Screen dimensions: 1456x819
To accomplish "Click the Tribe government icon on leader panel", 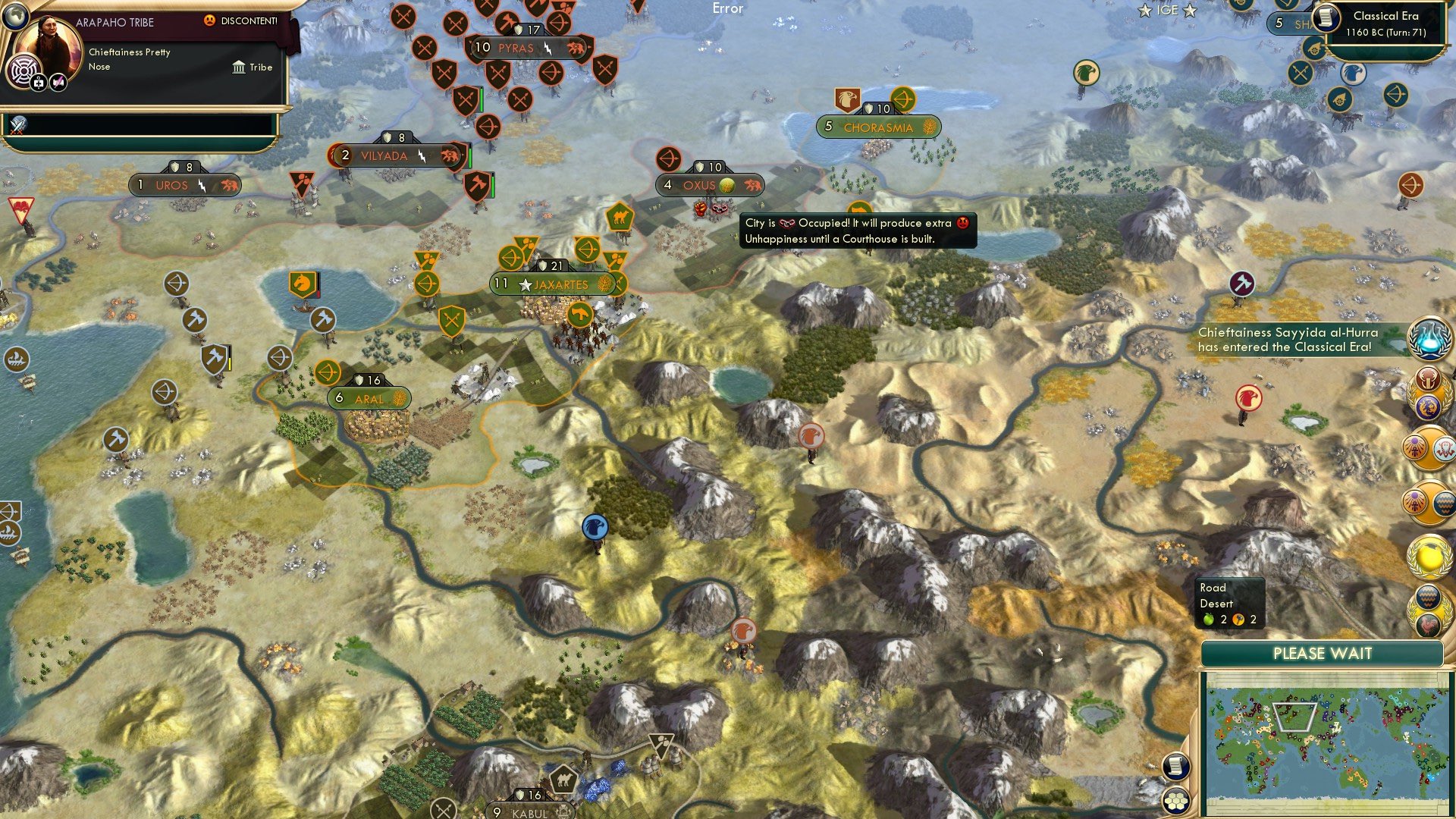I will (238, 67).
